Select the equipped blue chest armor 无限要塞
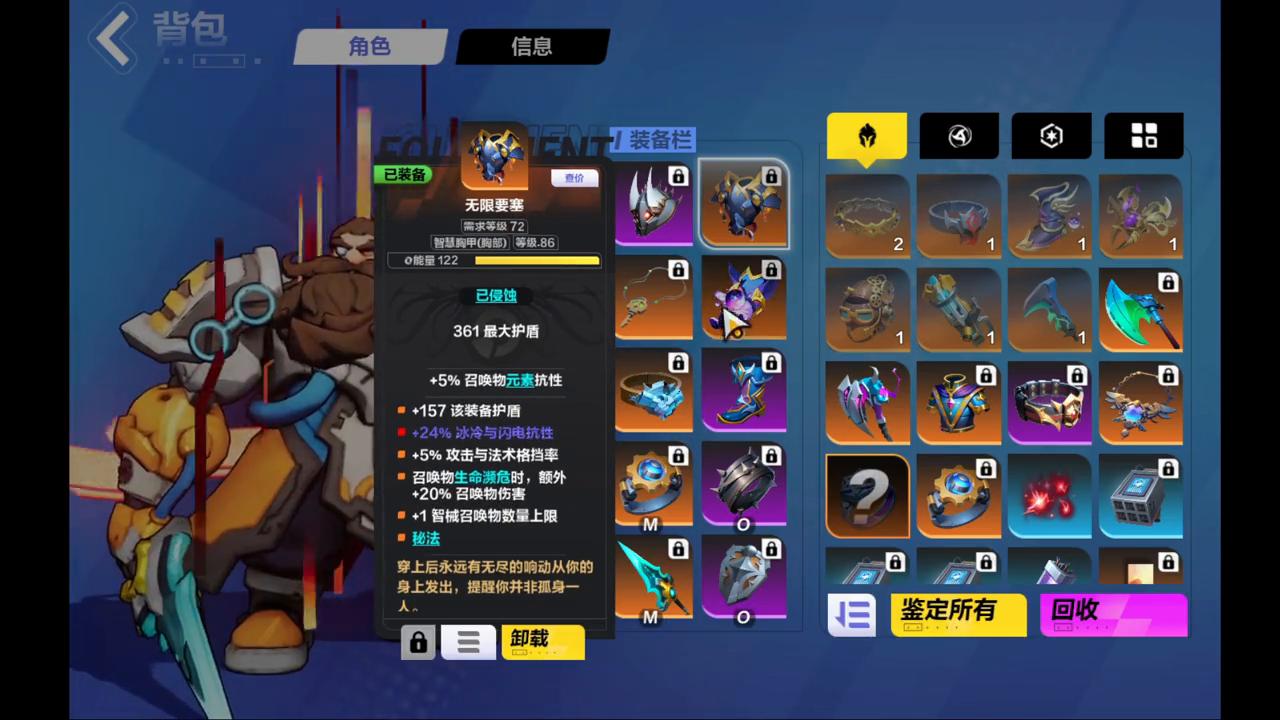Screen dimensions: 1280x720 point(744,203)
